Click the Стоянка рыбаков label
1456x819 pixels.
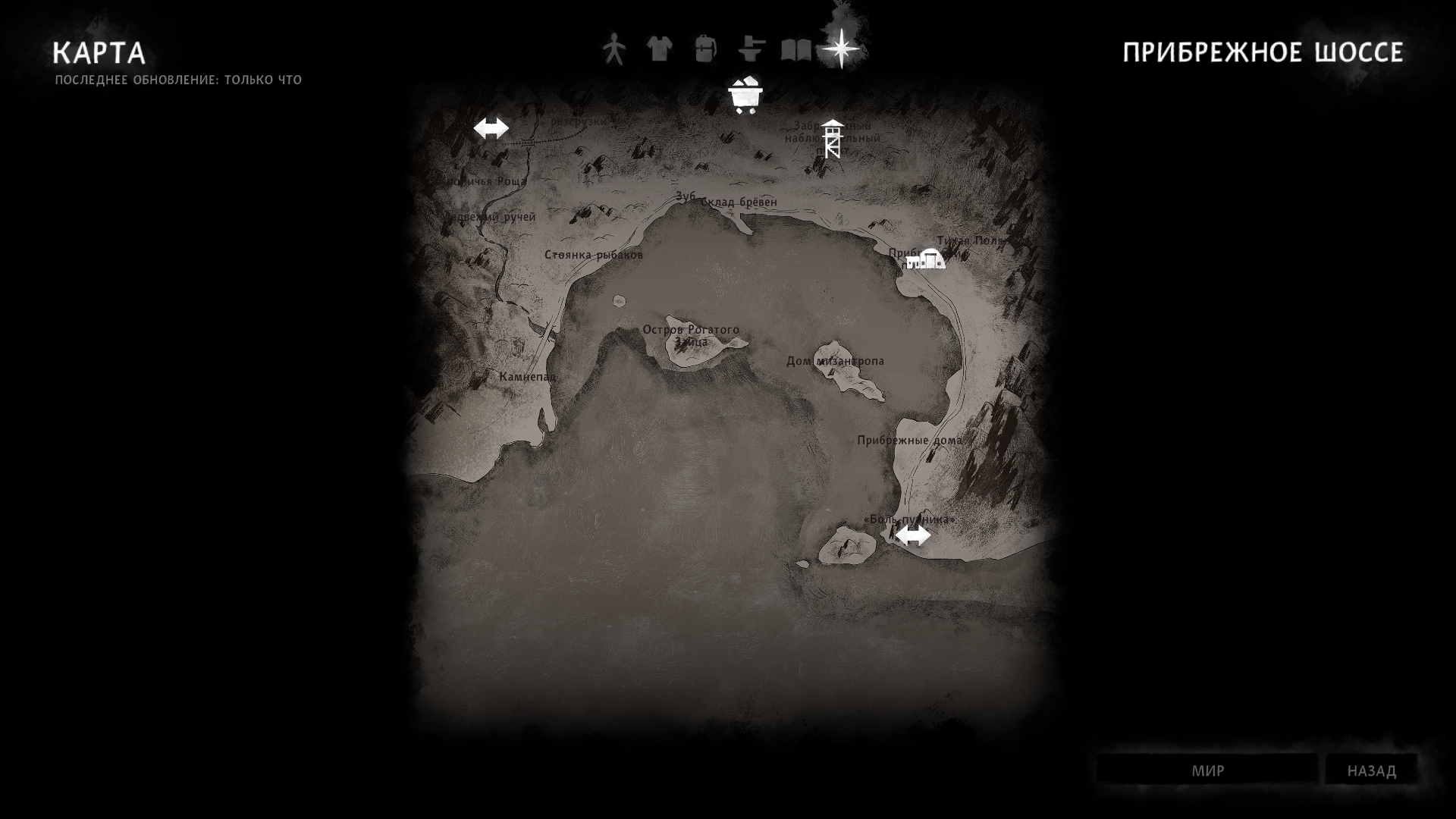coord(594,256)
